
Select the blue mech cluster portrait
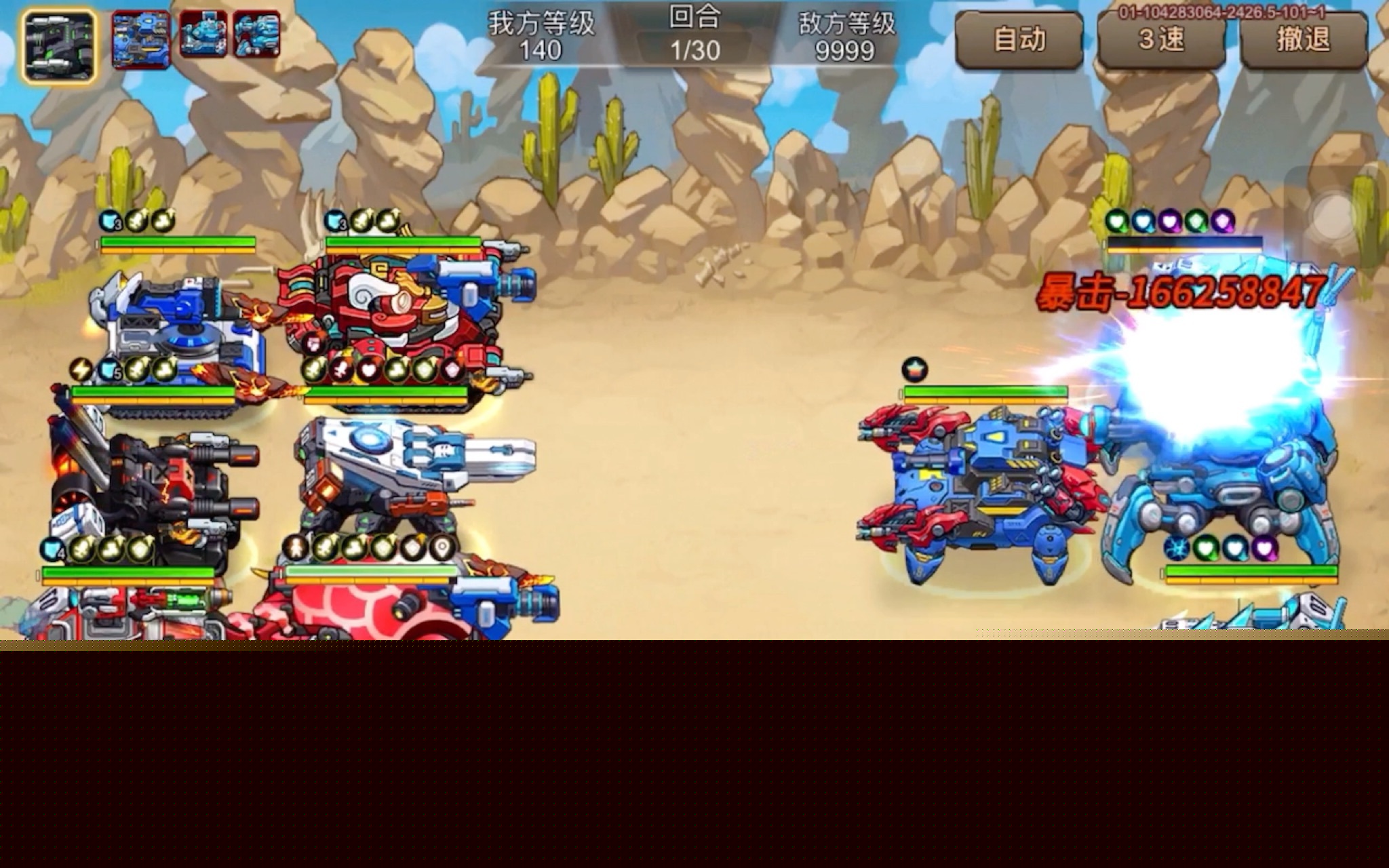(x=141, y=39)
